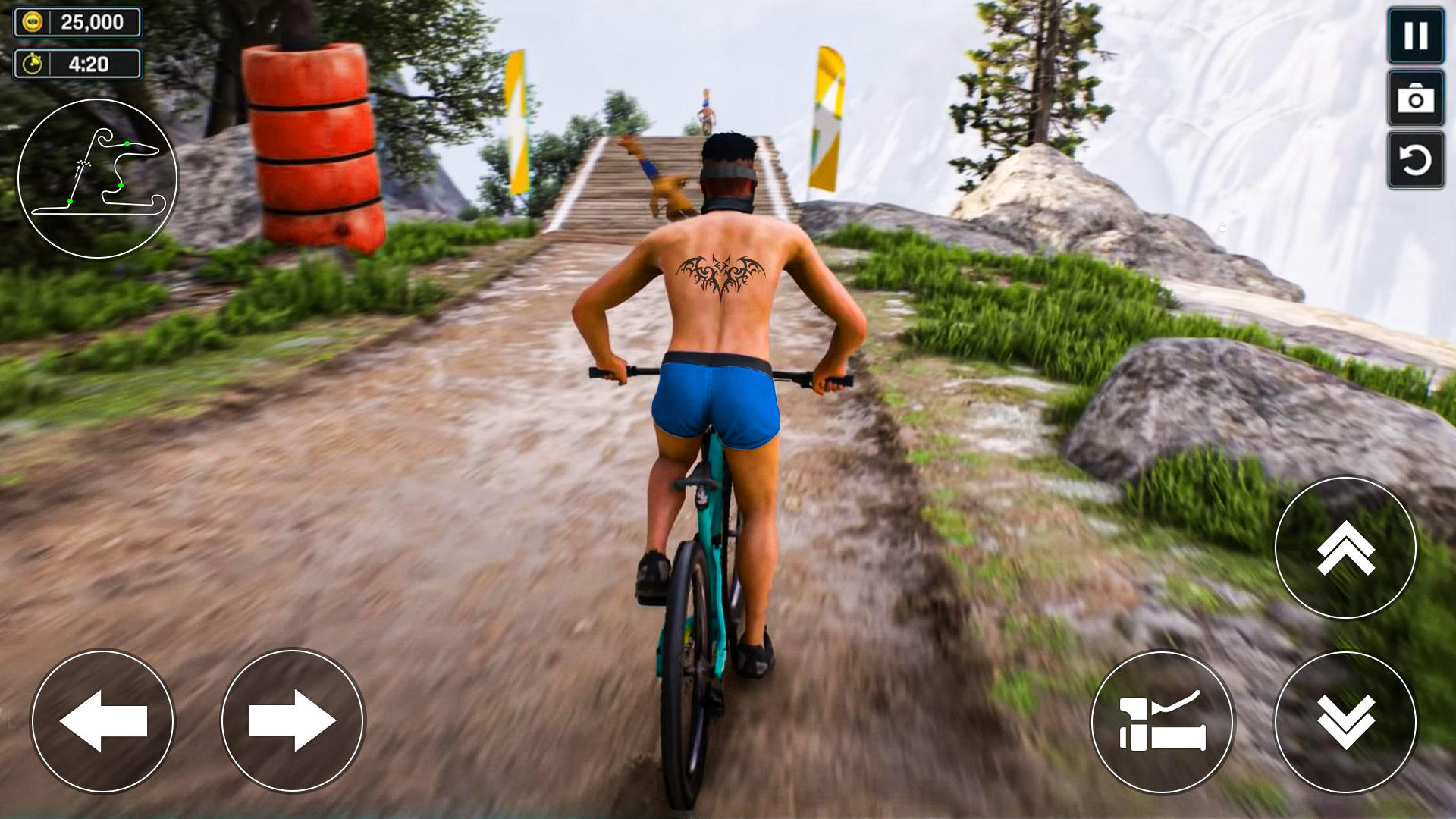Toggle pause on with the pause button
Screen dimensions: 1456x819
[1414, 36]
